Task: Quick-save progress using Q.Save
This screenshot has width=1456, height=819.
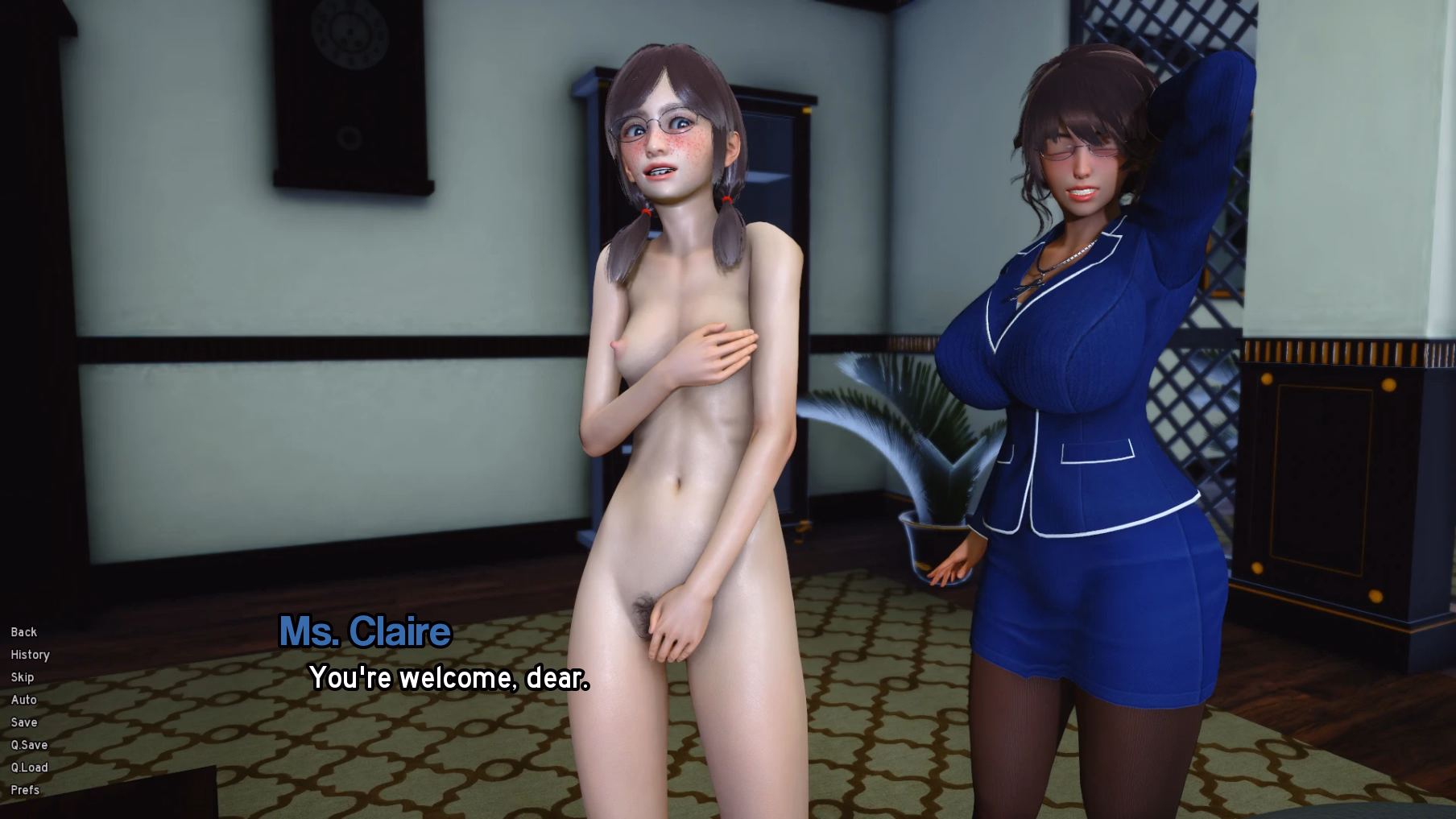Action: tap(30, 745)
